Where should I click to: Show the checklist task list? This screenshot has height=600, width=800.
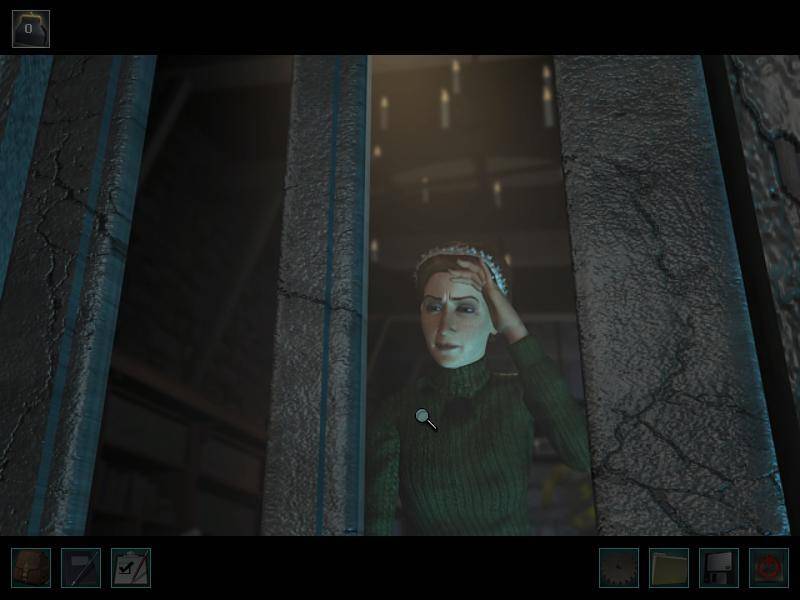[x=131, y=568]
